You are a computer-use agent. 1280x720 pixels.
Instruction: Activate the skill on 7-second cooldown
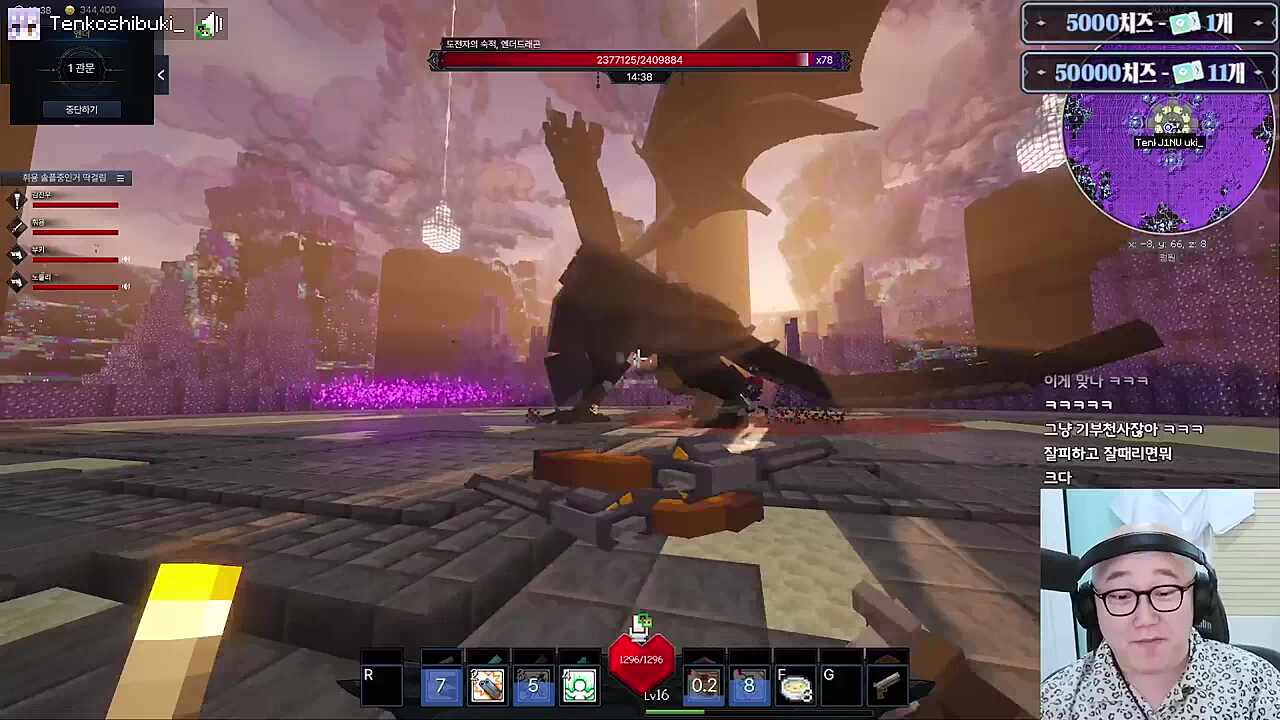441,686
